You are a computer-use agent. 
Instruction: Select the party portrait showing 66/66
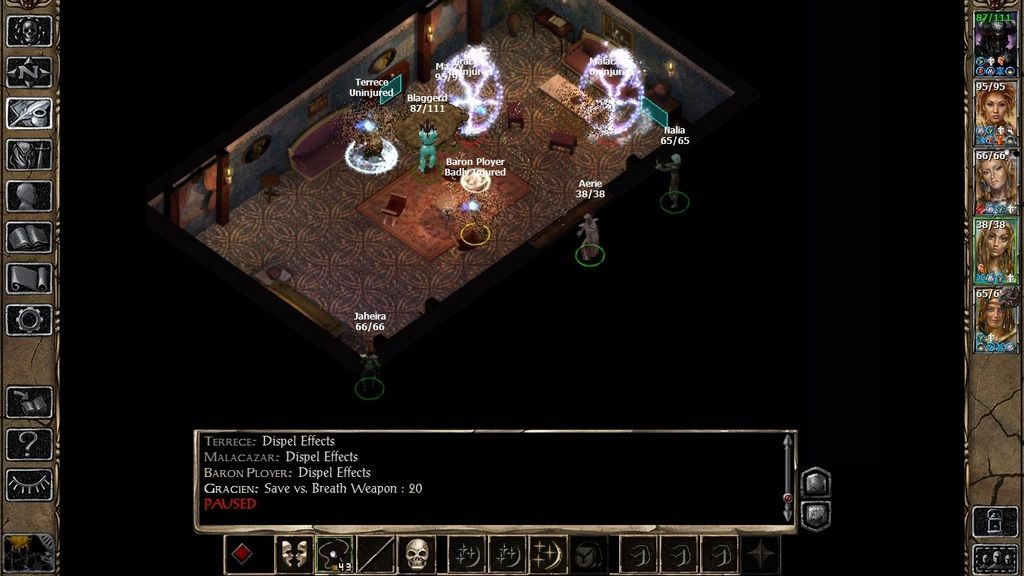point(996,183)
